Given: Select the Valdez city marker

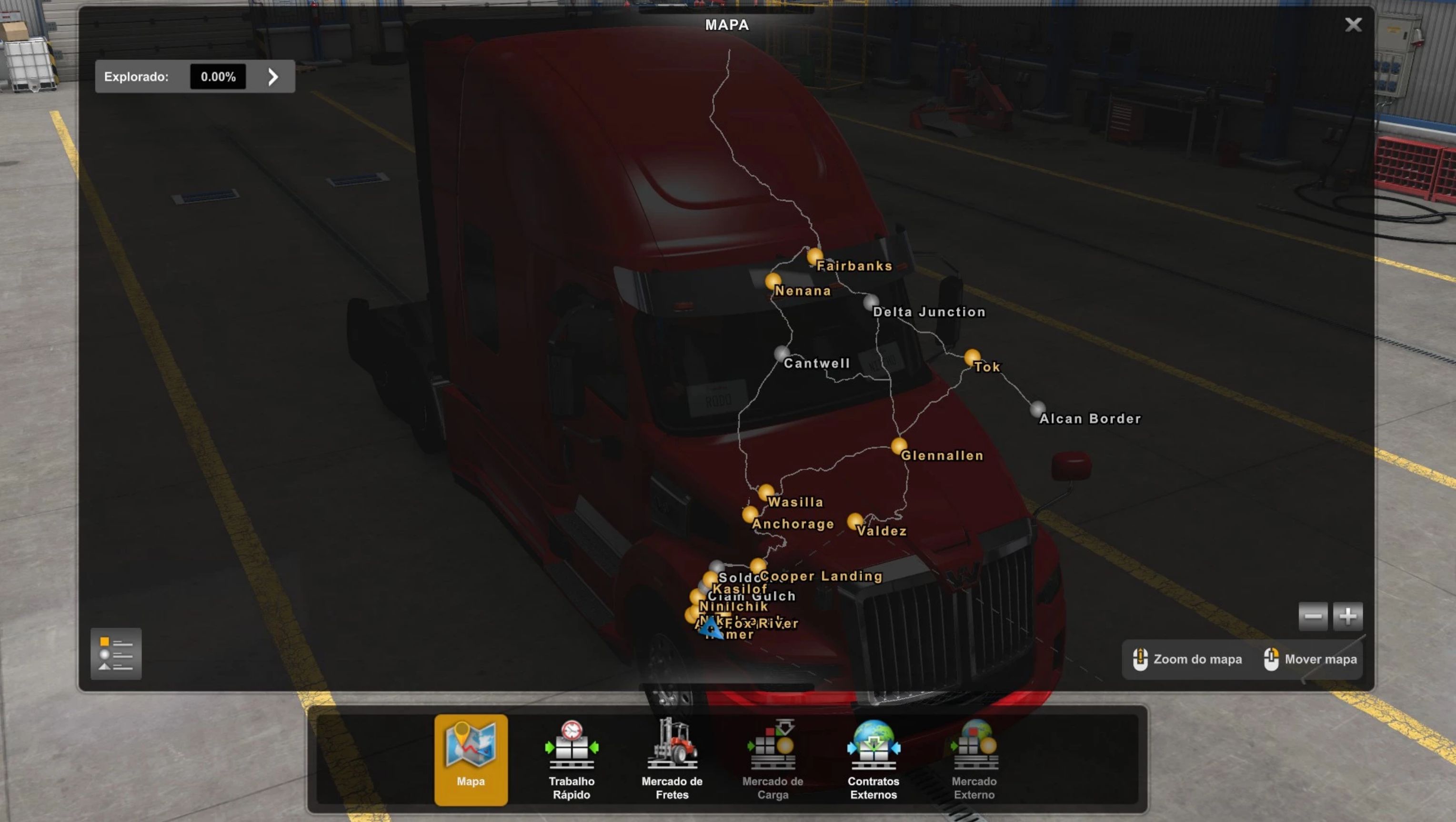Looking at the screenshot, I should click(x=854, y=521).
